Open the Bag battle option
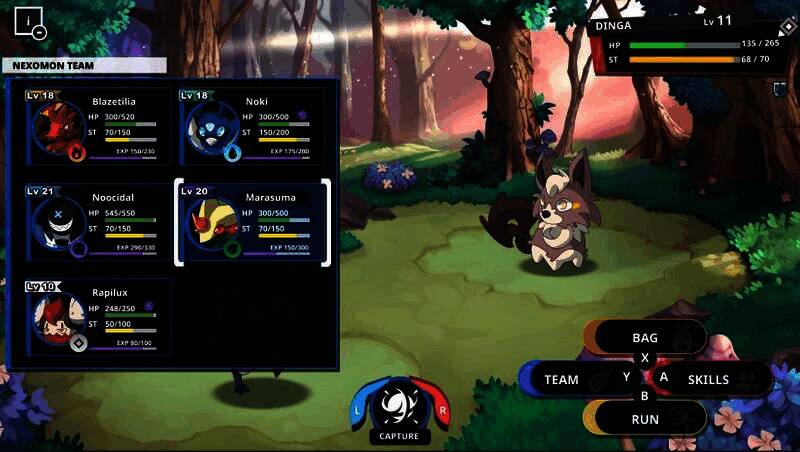Viewport: 800px width, 452px height. (645, 338)
